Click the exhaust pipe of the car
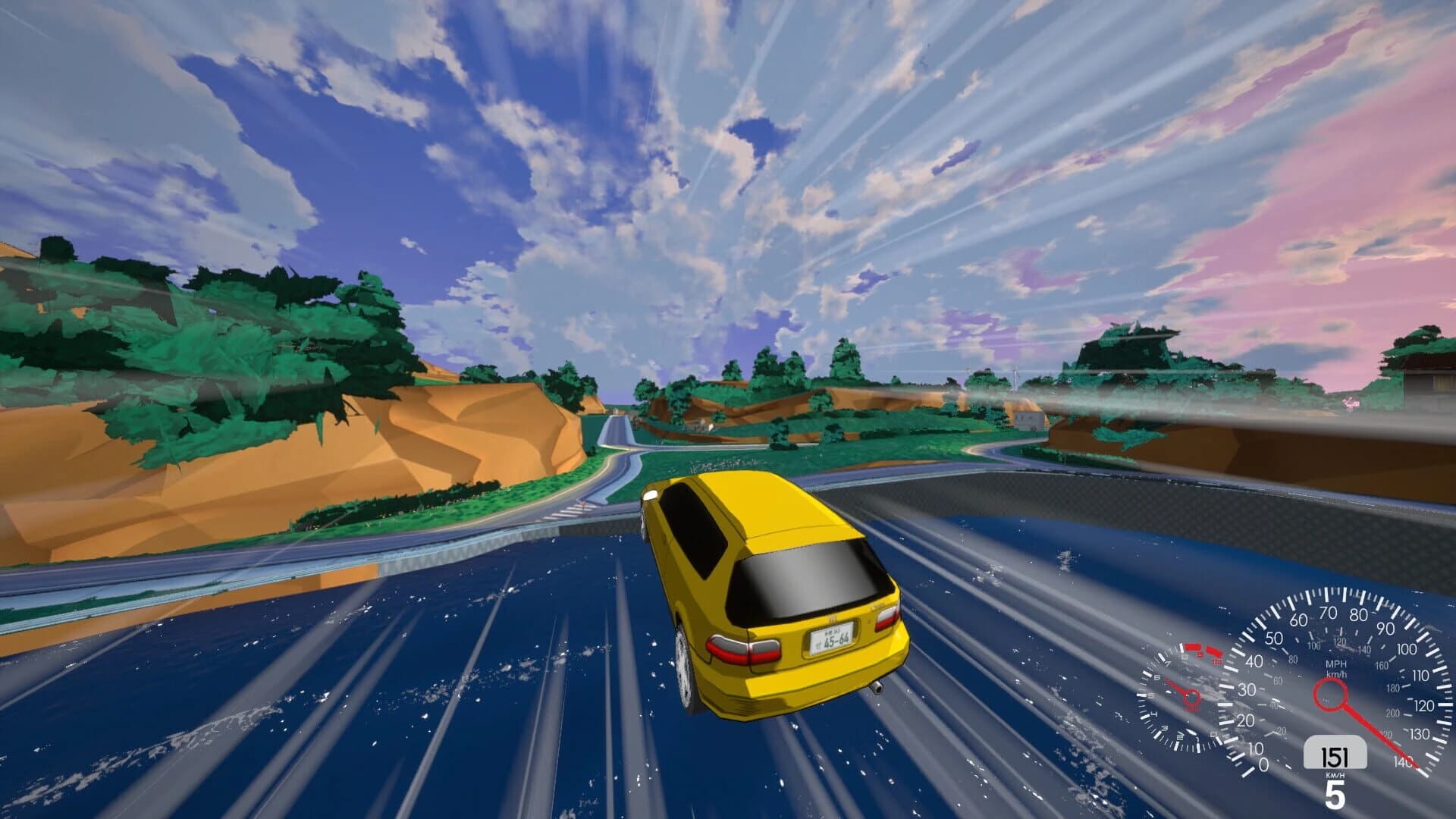The width and height of the screenshot is (1456, 819). coord(877,688)
